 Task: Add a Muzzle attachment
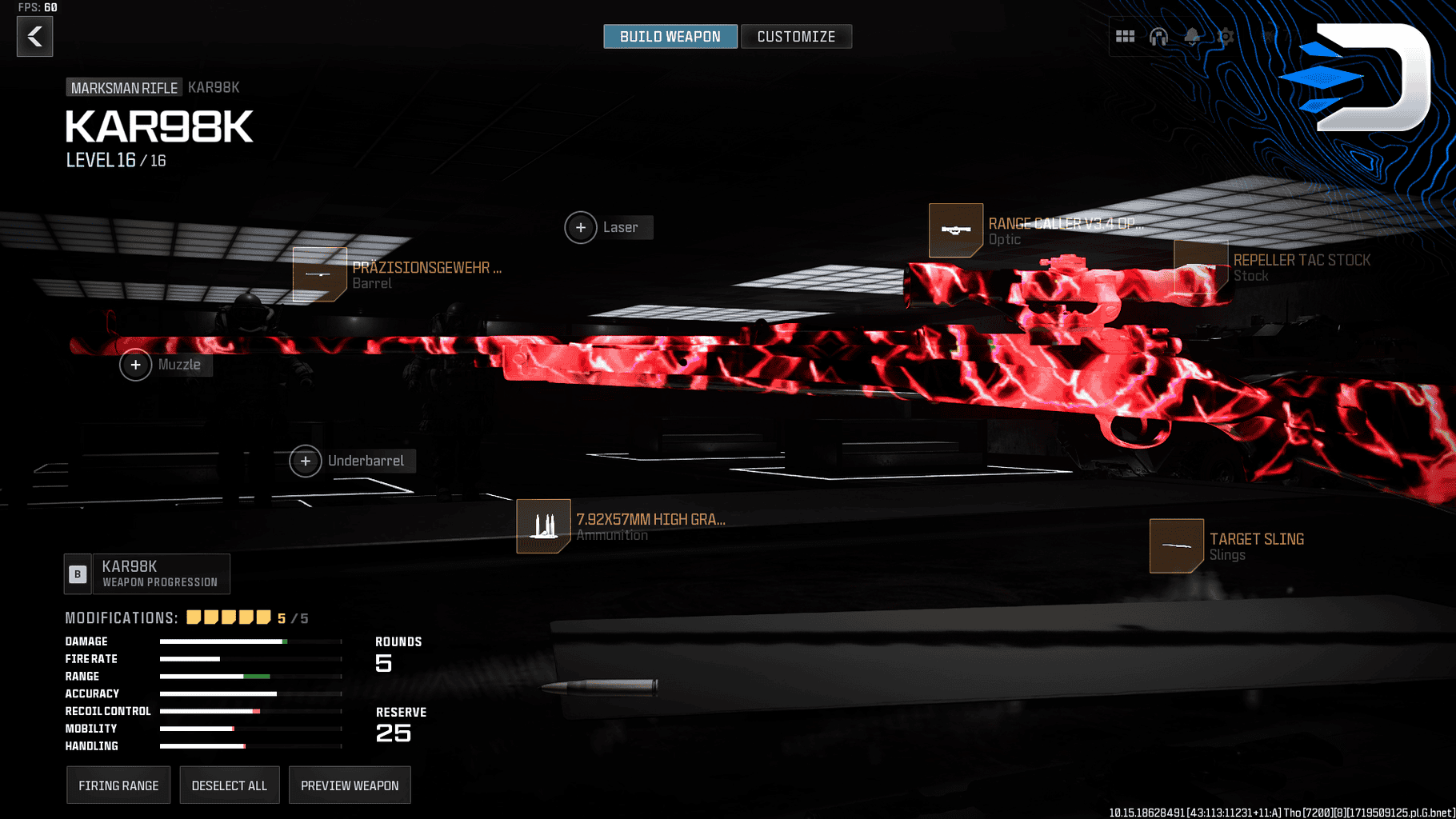point(136,366)
